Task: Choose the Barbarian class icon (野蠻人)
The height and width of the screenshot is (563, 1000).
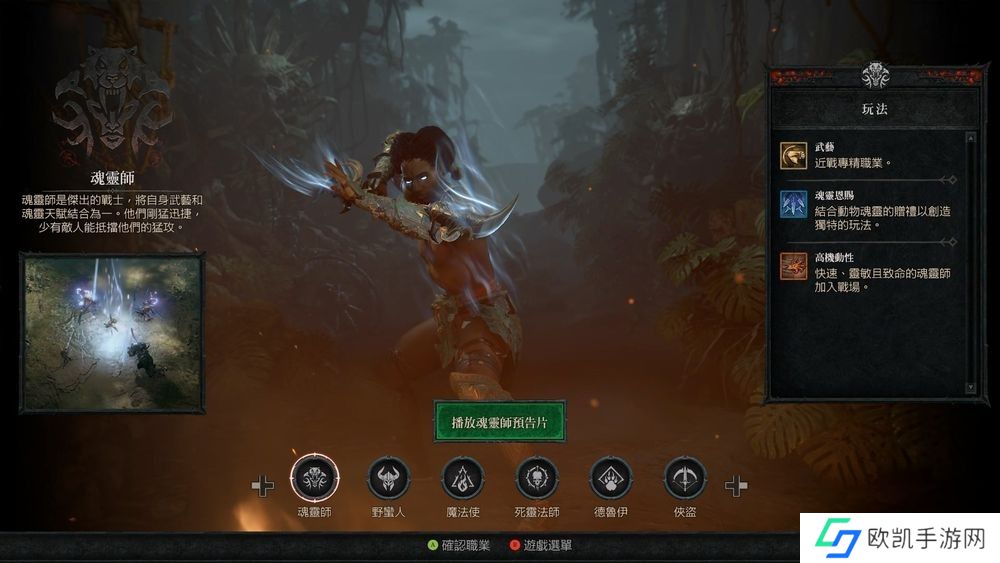Action: 388,478
